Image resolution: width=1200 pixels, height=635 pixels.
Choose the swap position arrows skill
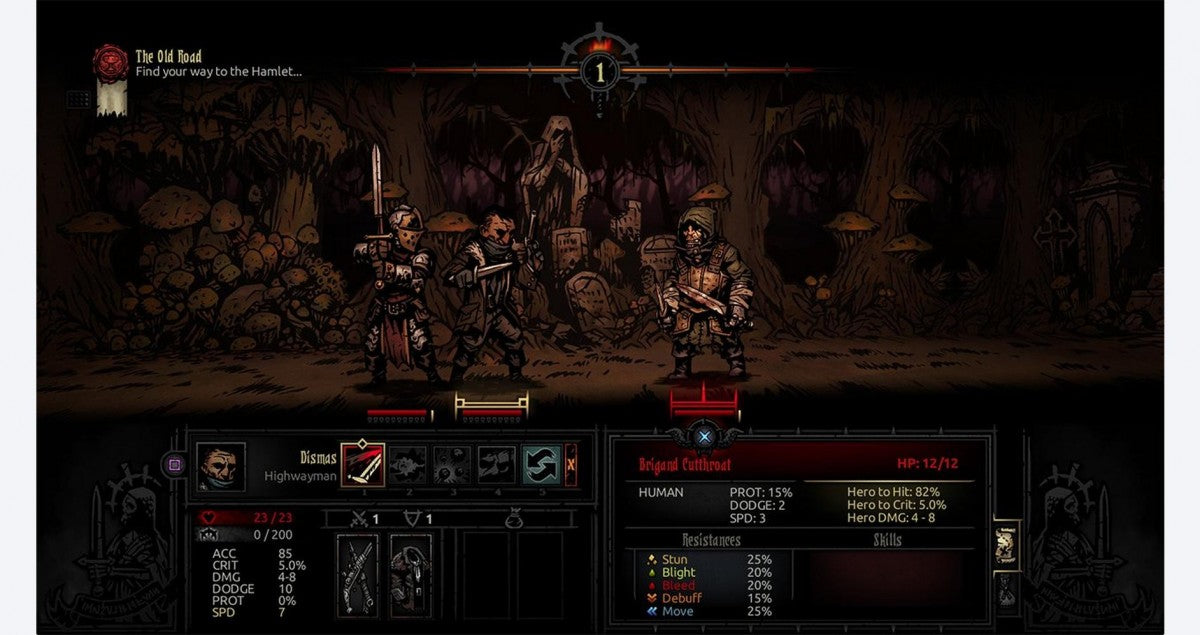(541, 465)
